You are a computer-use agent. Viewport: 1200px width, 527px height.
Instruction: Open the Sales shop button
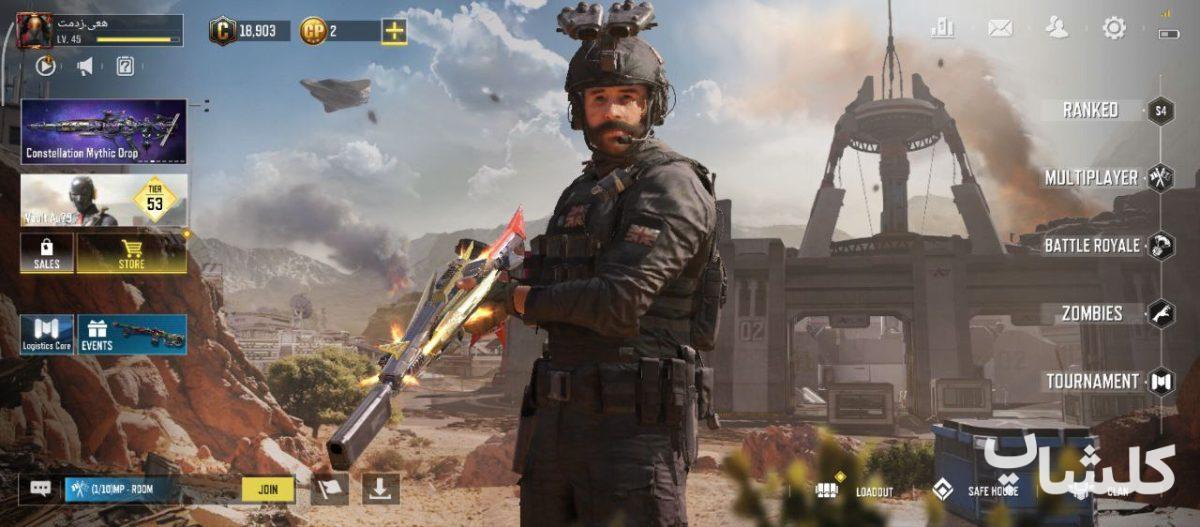coord(47,254)
